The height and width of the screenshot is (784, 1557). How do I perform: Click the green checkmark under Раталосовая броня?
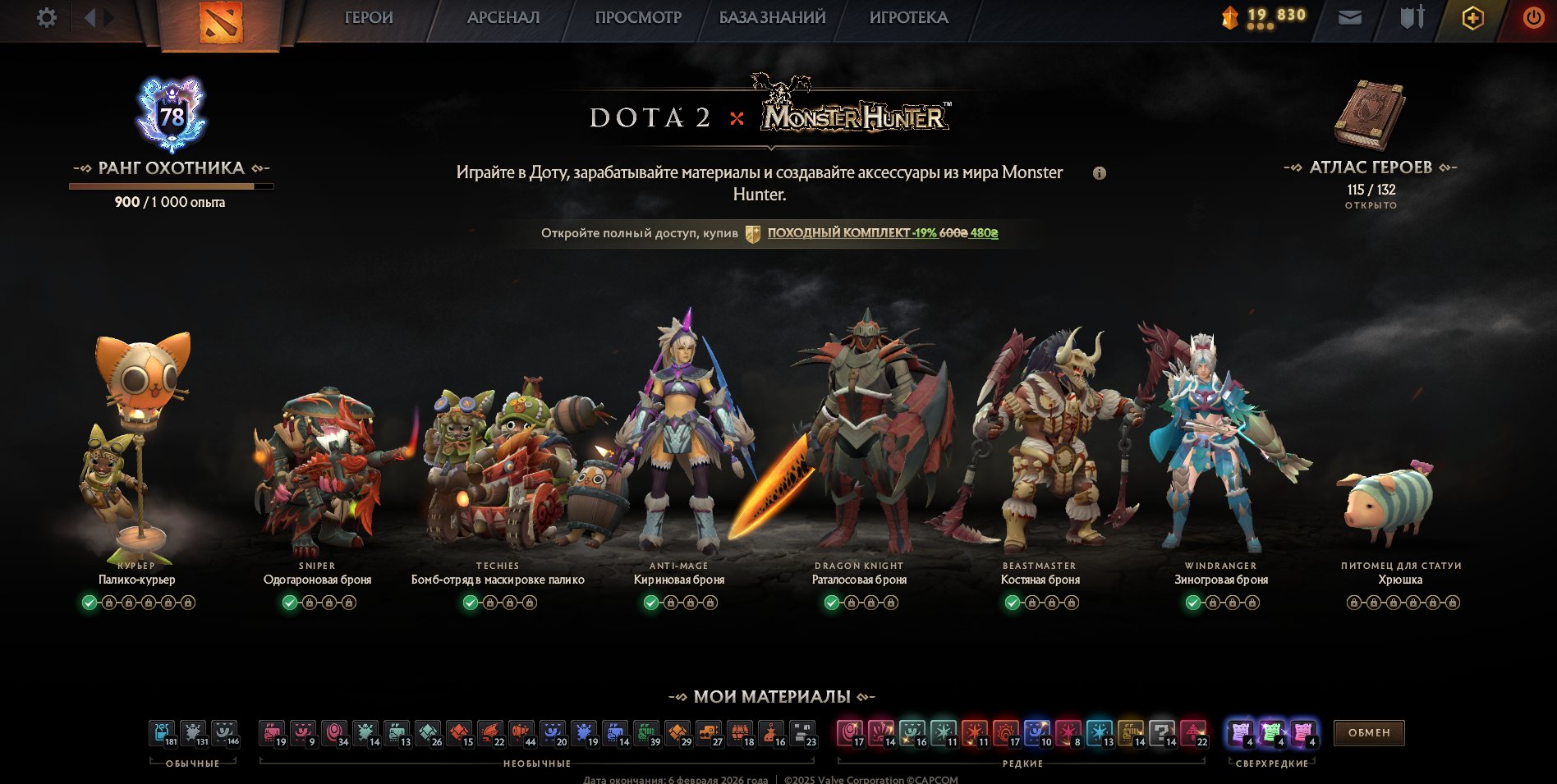click(830, 602)
